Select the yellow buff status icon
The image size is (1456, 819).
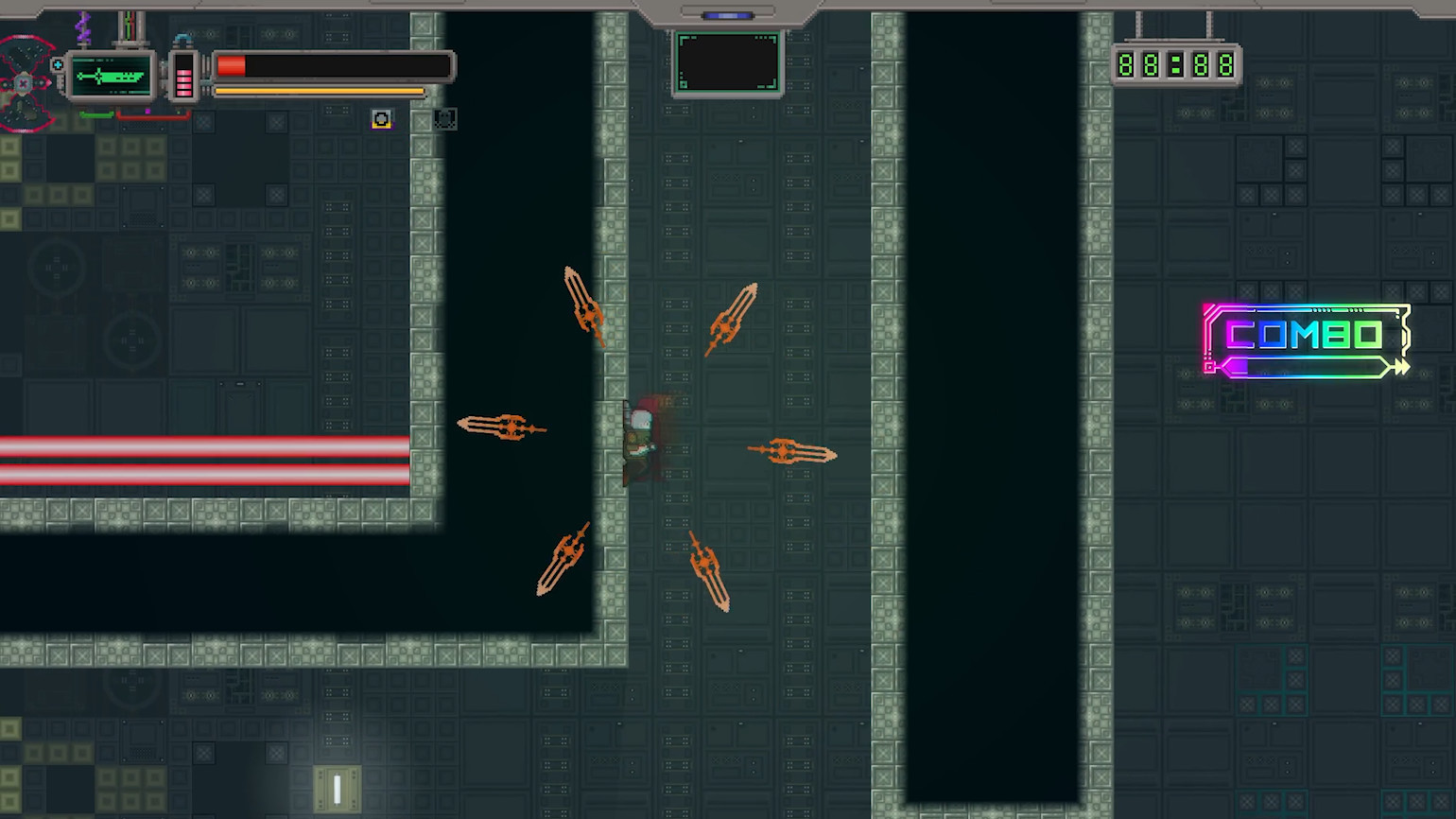click(381, 119)
